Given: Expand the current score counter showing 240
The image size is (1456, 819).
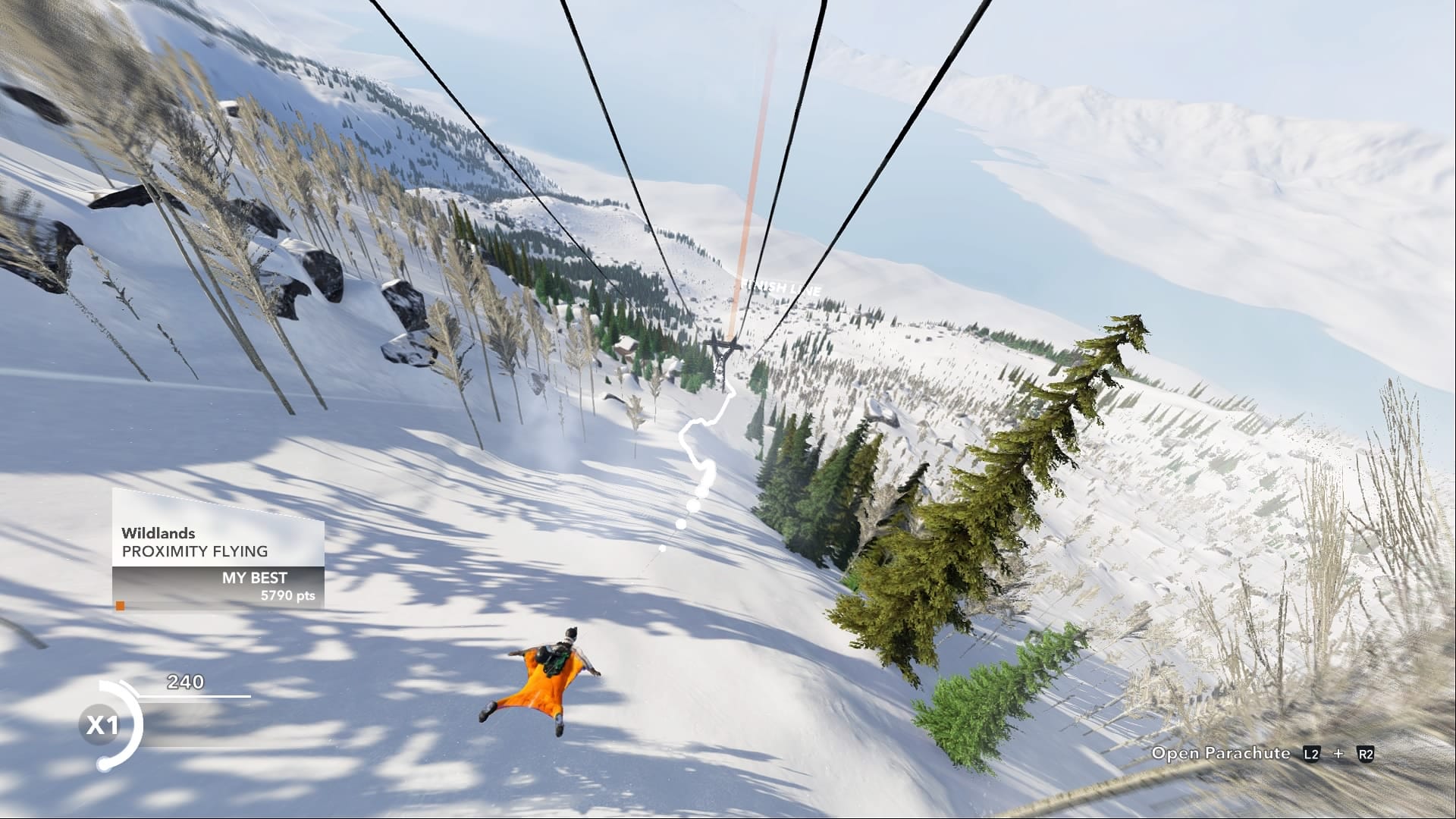Looking at the screenshot, I should coord(187,682).
